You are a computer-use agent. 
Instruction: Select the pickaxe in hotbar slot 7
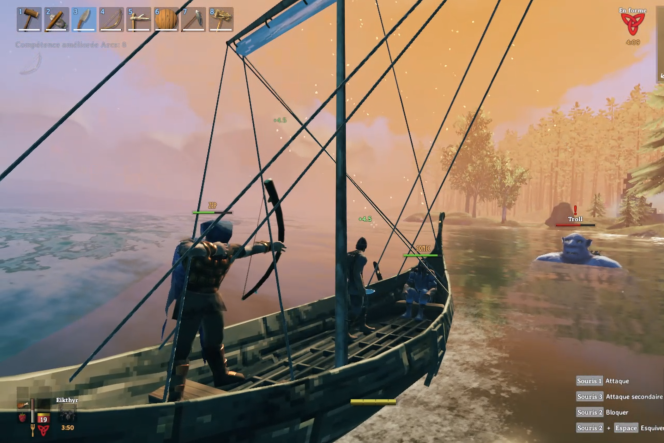pyautogui.click(x=192, y=19)
